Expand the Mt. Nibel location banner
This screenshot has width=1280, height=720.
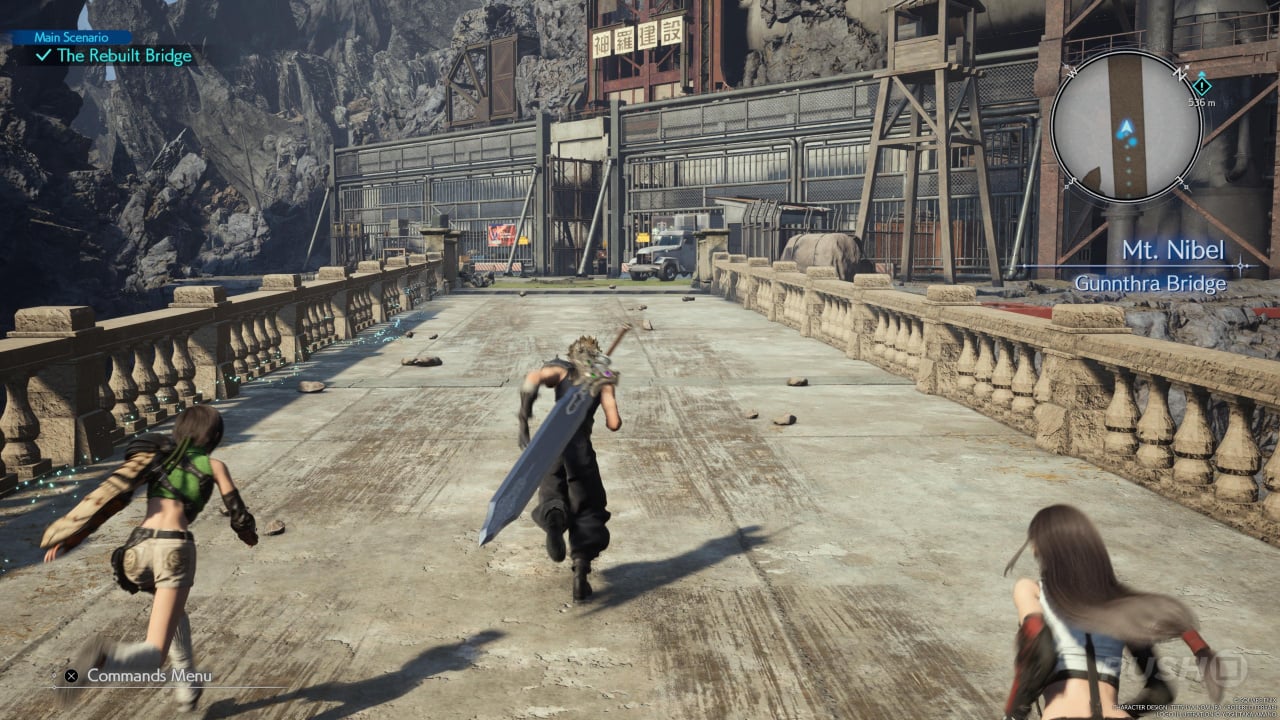pos(1176,251)
